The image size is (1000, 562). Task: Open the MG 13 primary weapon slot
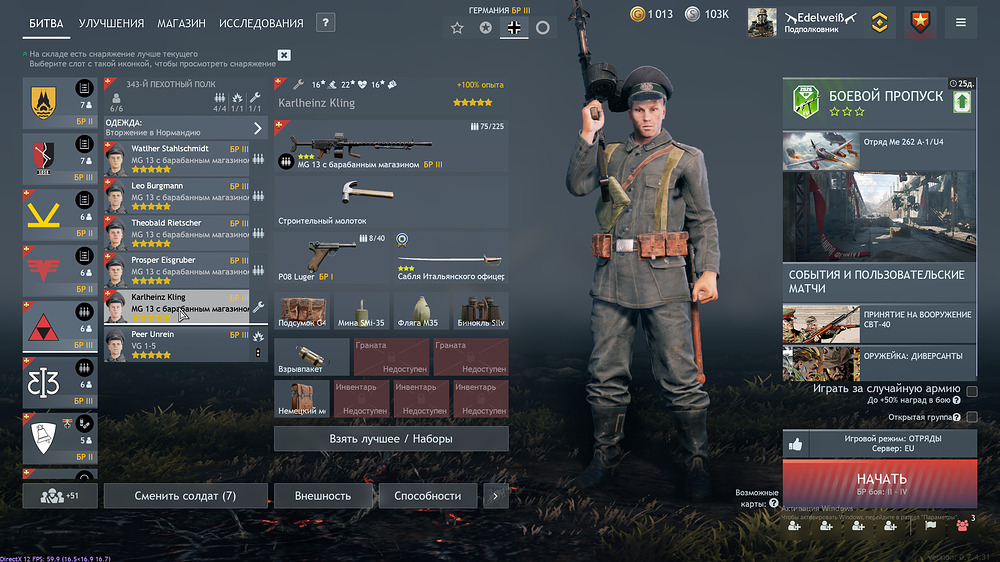[391, 146]
